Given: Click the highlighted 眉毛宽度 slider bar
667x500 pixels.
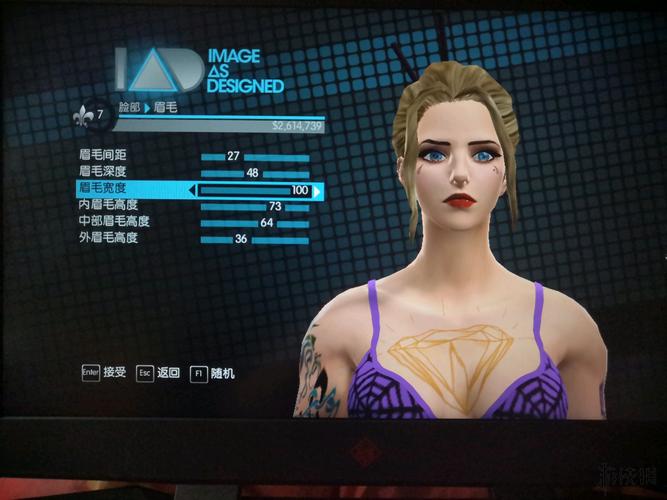Looking at the screenshot, I should coord(255,190).
